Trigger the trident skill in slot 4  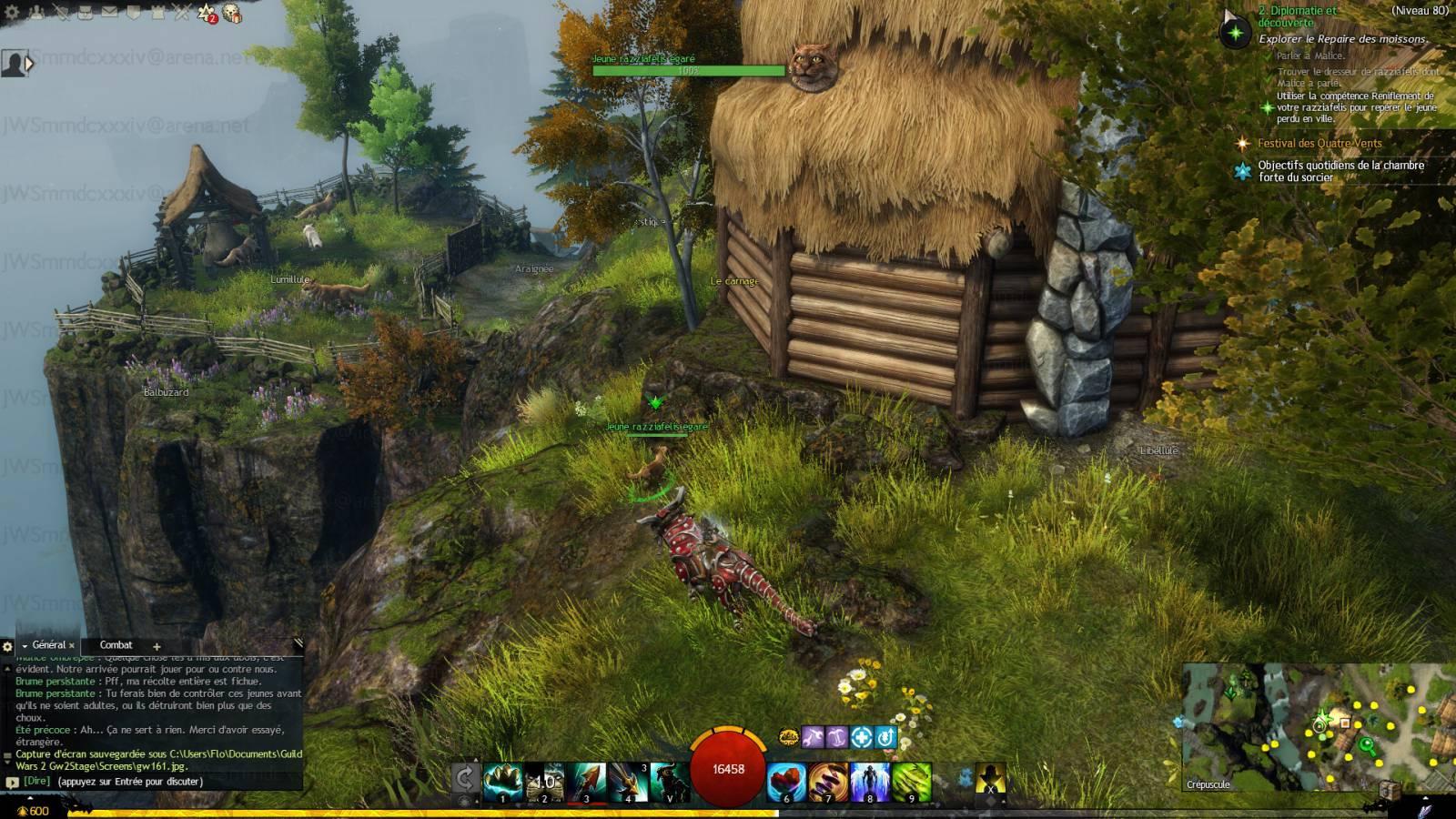[627, 782]
